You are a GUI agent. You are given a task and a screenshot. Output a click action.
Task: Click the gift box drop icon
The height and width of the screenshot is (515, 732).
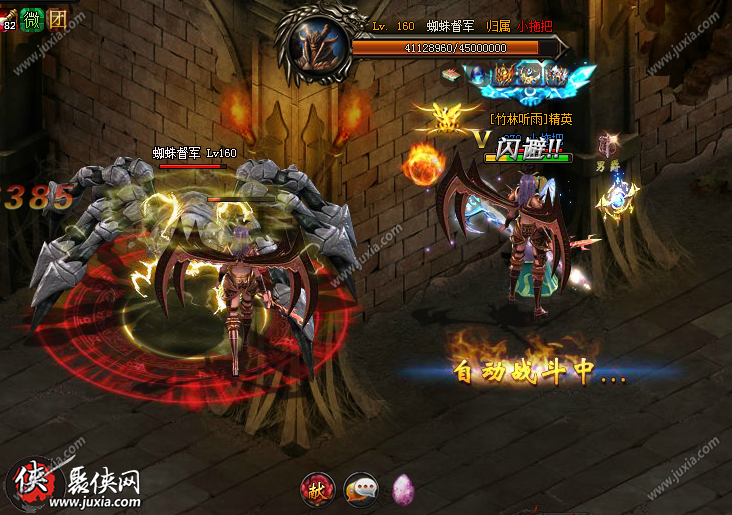453,73
